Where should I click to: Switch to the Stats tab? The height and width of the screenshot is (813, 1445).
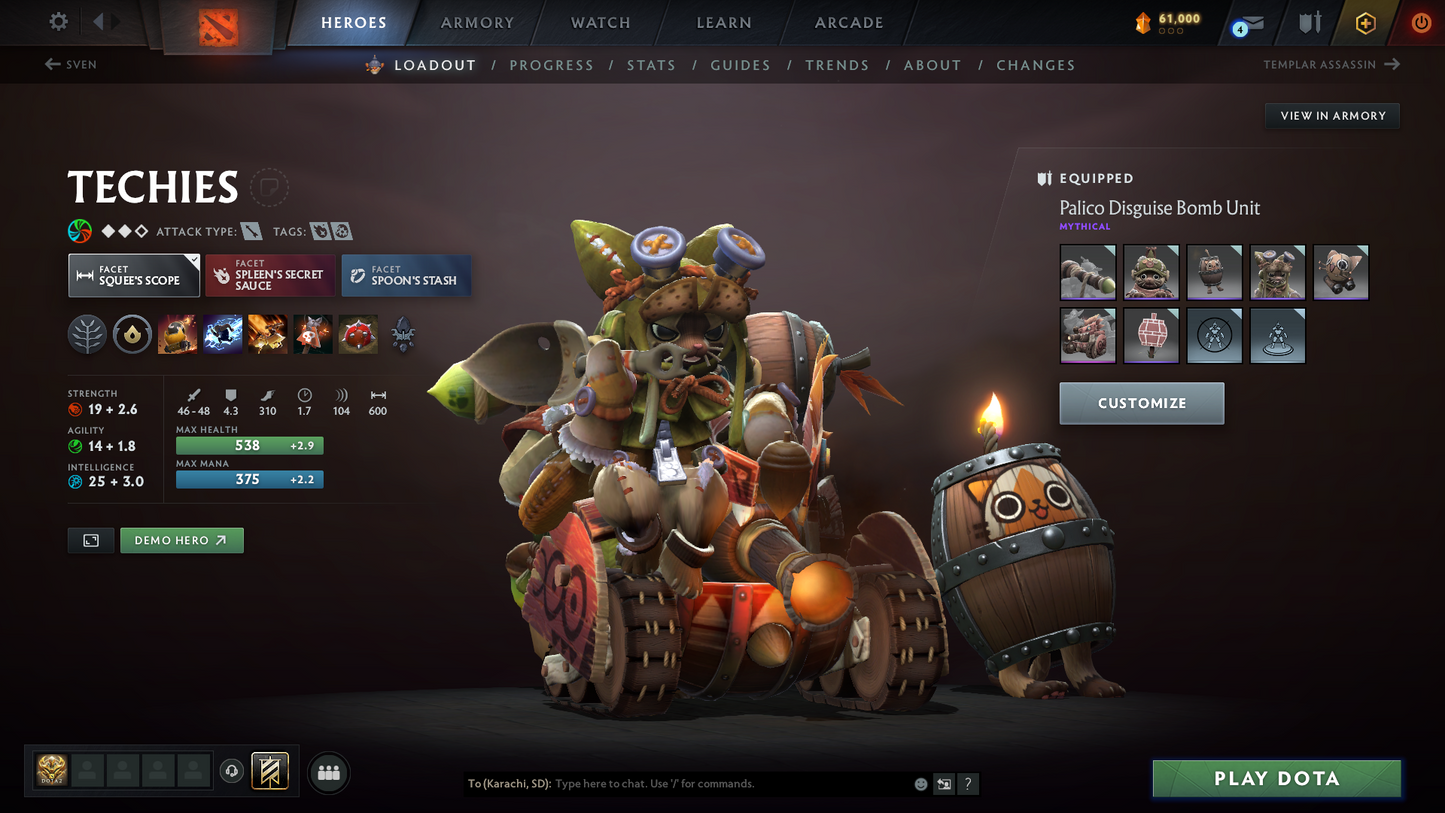pos(651,65)
